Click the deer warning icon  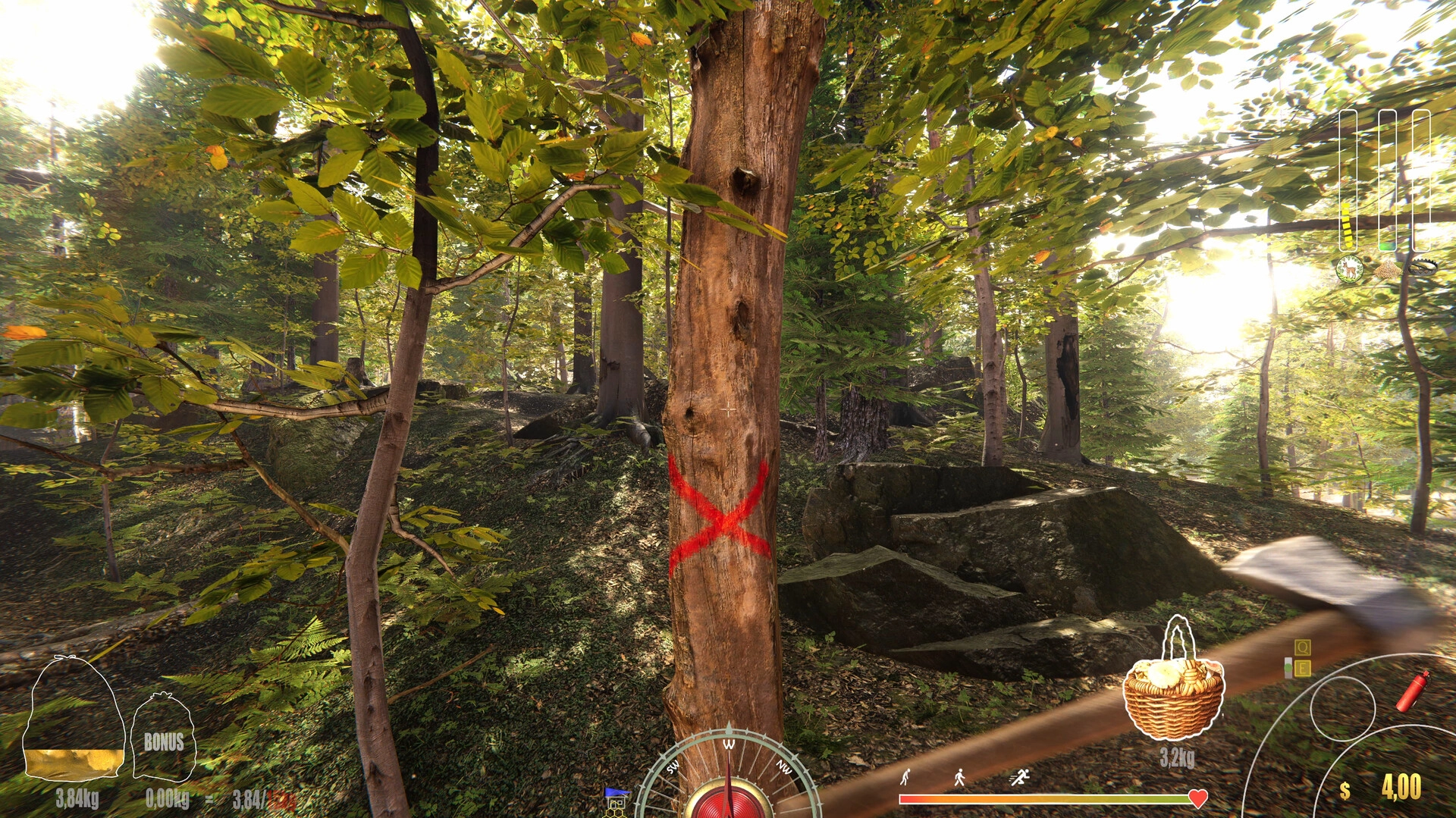[1350, 268]
